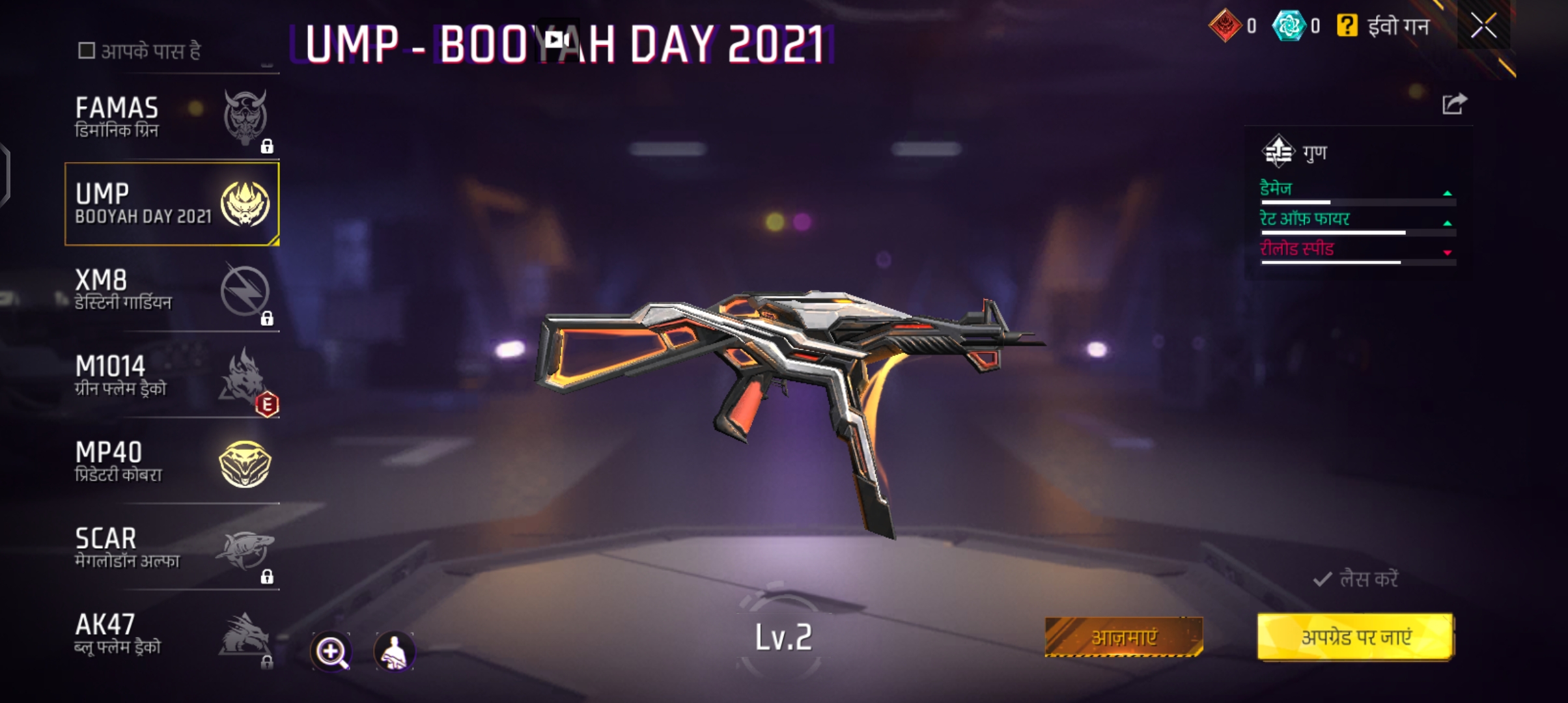Open the share icon near stats panel
This screenshot has height=703, width=1568.
1454,102
